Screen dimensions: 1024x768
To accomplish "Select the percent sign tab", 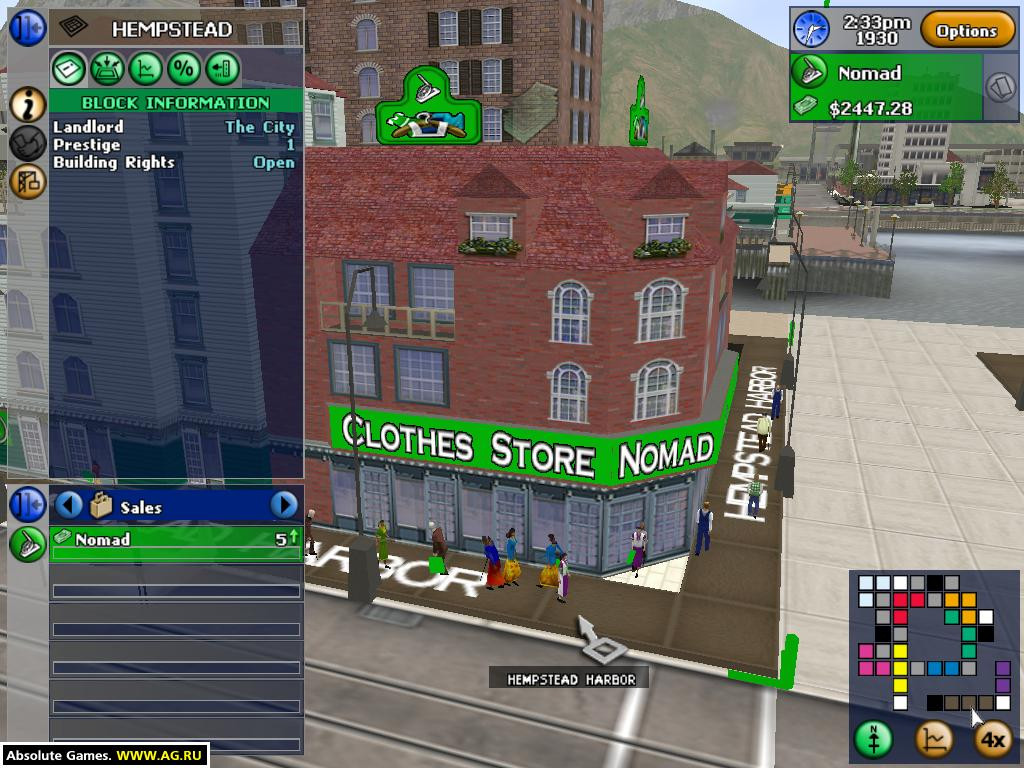I will click(184, 68).
